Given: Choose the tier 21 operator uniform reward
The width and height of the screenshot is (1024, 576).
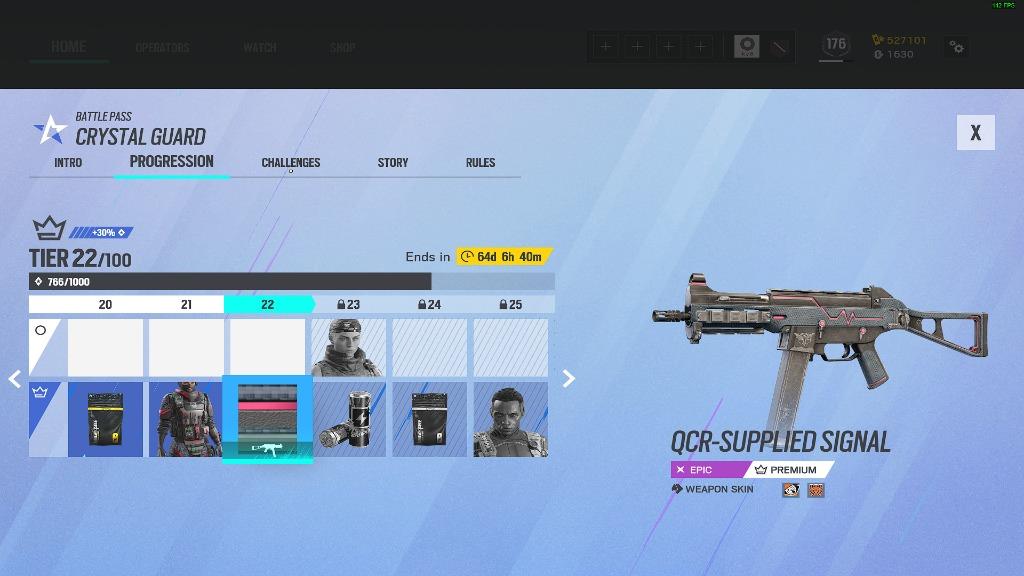Looking at the screenshot, I should click(186, 419).
